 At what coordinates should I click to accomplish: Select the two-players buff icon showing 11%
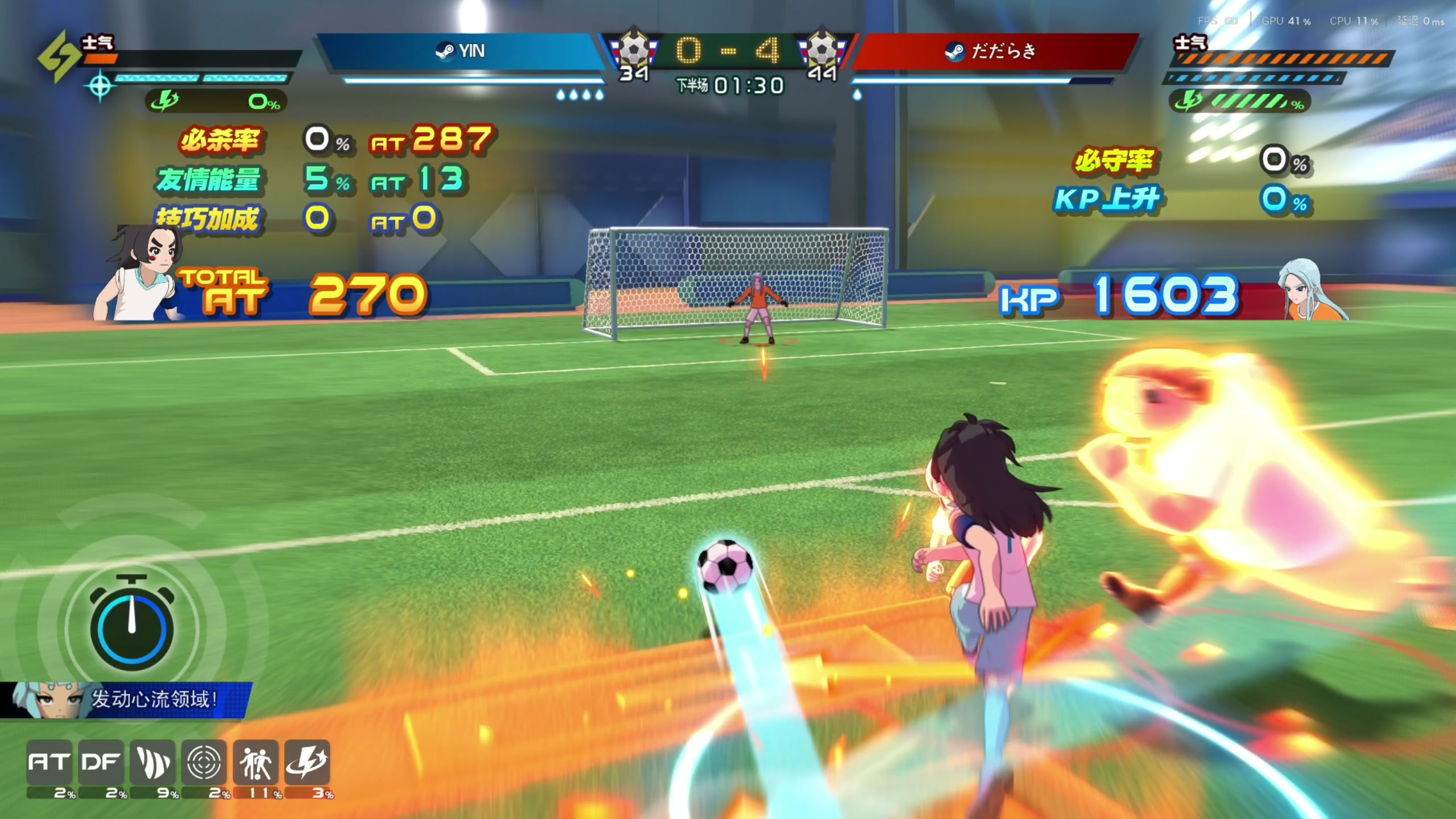tap(255, 762)
